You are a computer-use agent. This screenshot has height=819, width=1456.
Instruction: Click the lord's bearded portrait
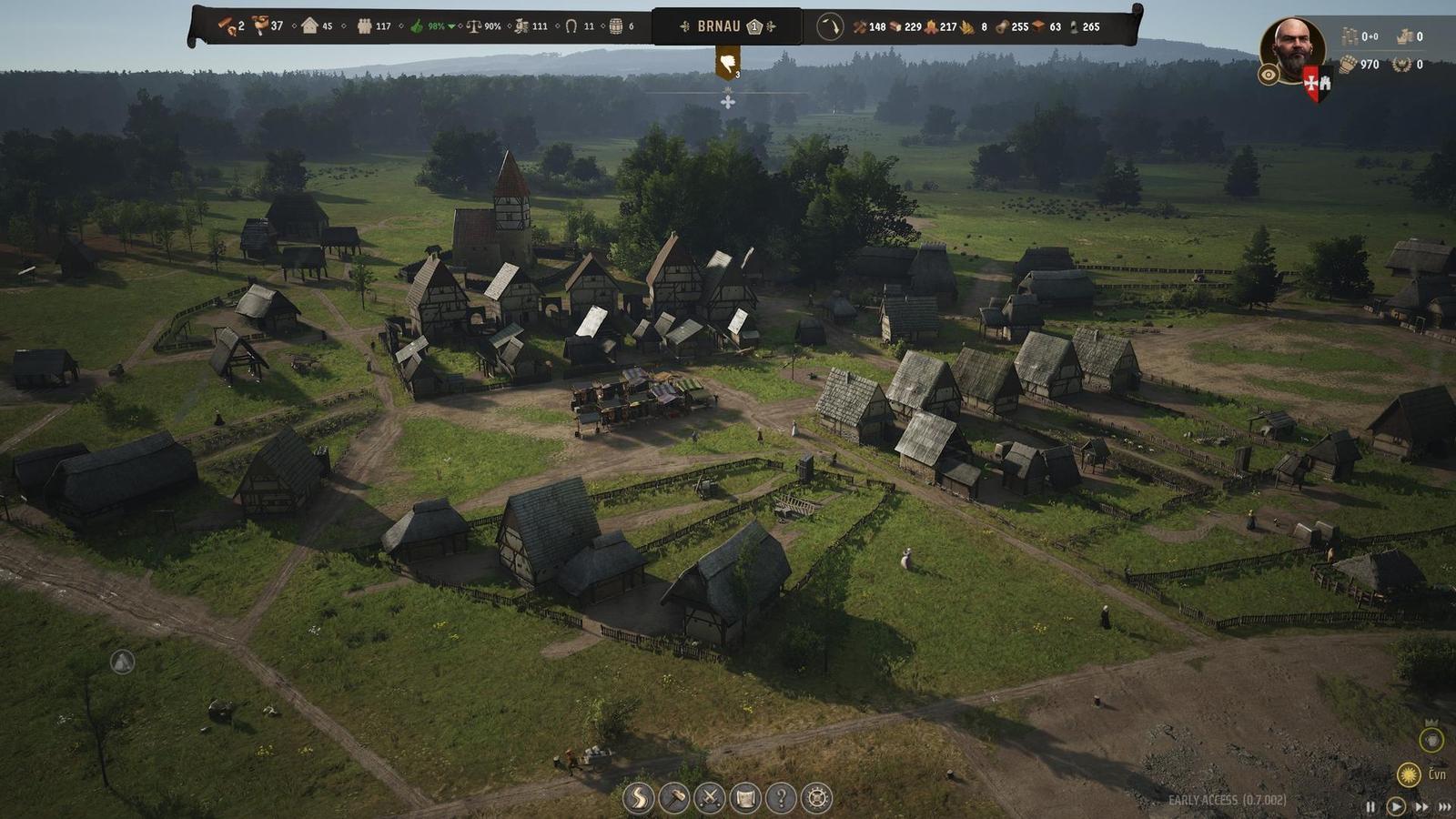click(x=1291, y=48)
